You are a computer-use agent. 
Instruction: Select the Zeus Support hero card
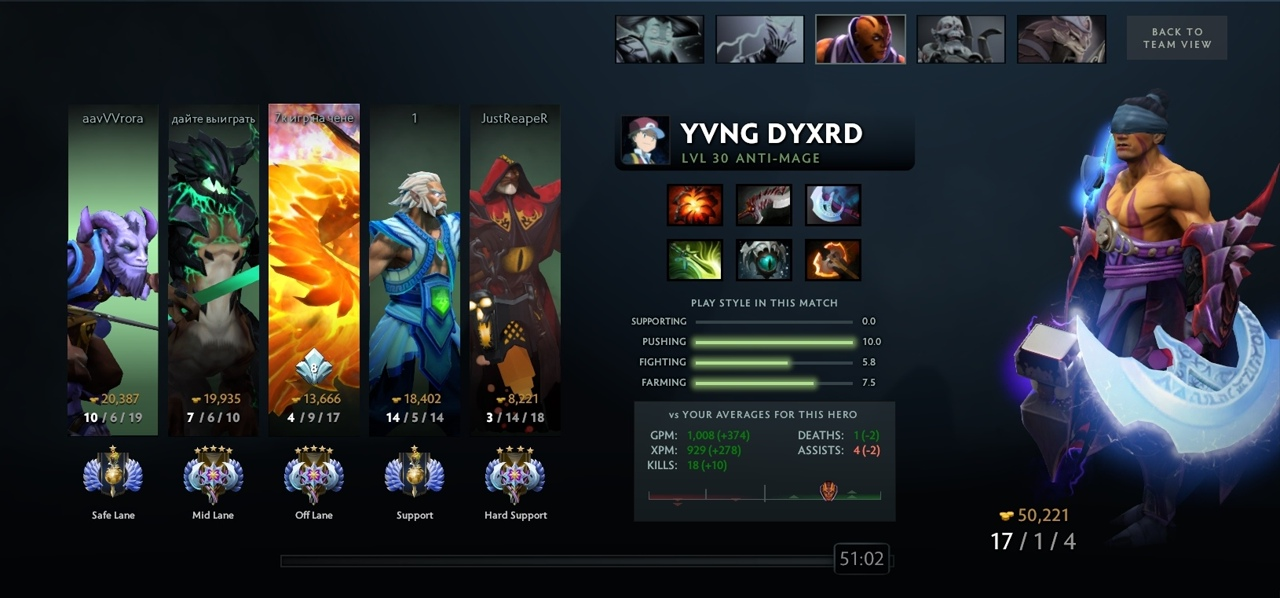[x=414, y=270]
